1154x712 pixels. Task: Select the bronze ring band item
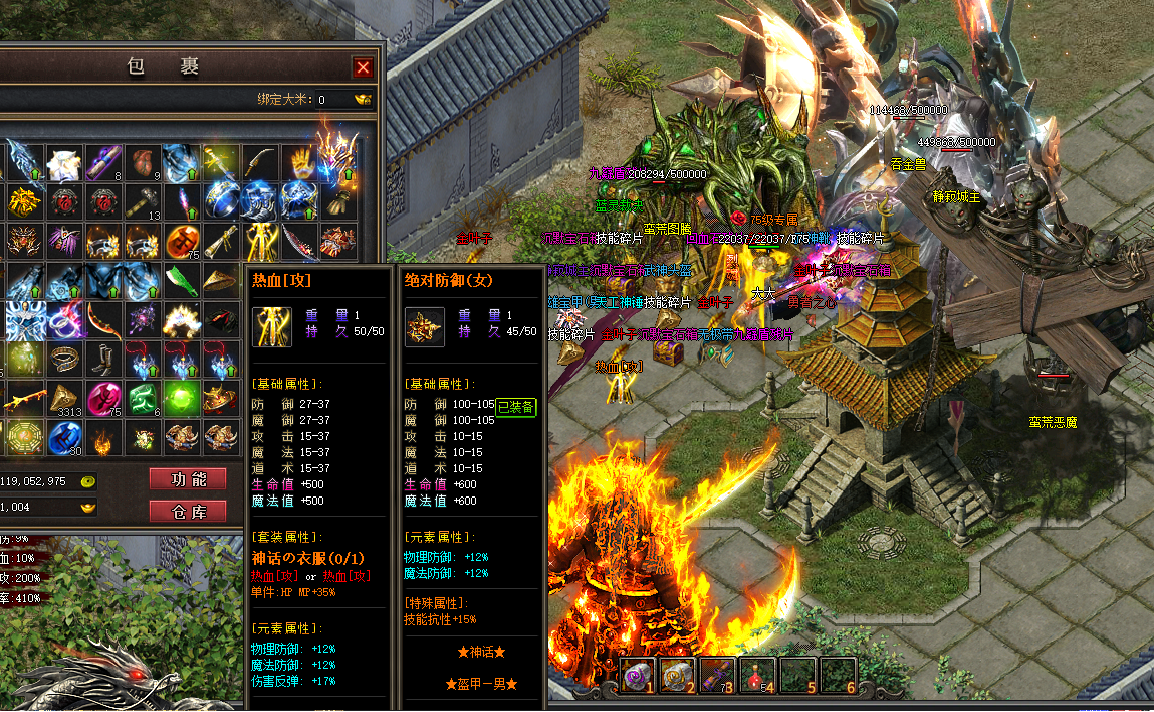[65, 359]
